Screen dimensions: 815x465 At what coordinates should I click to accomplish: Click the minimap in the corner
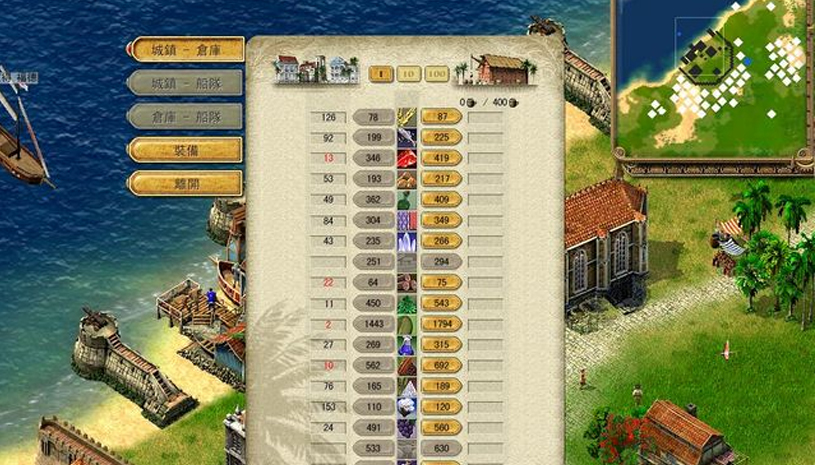pos(711,80)
